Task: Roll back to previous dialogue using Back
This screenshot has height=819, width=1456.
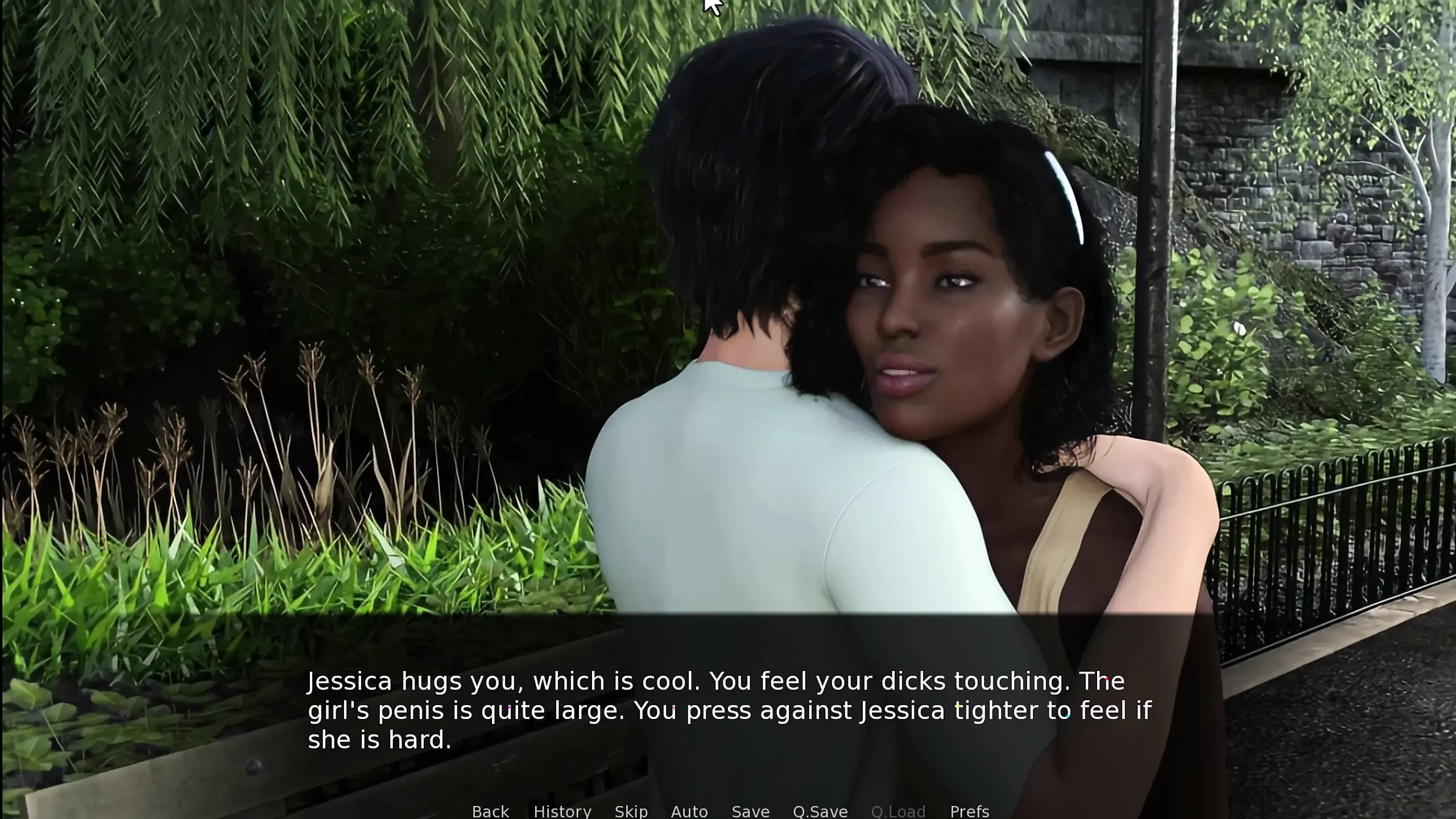Action: (x=490, y=812)
